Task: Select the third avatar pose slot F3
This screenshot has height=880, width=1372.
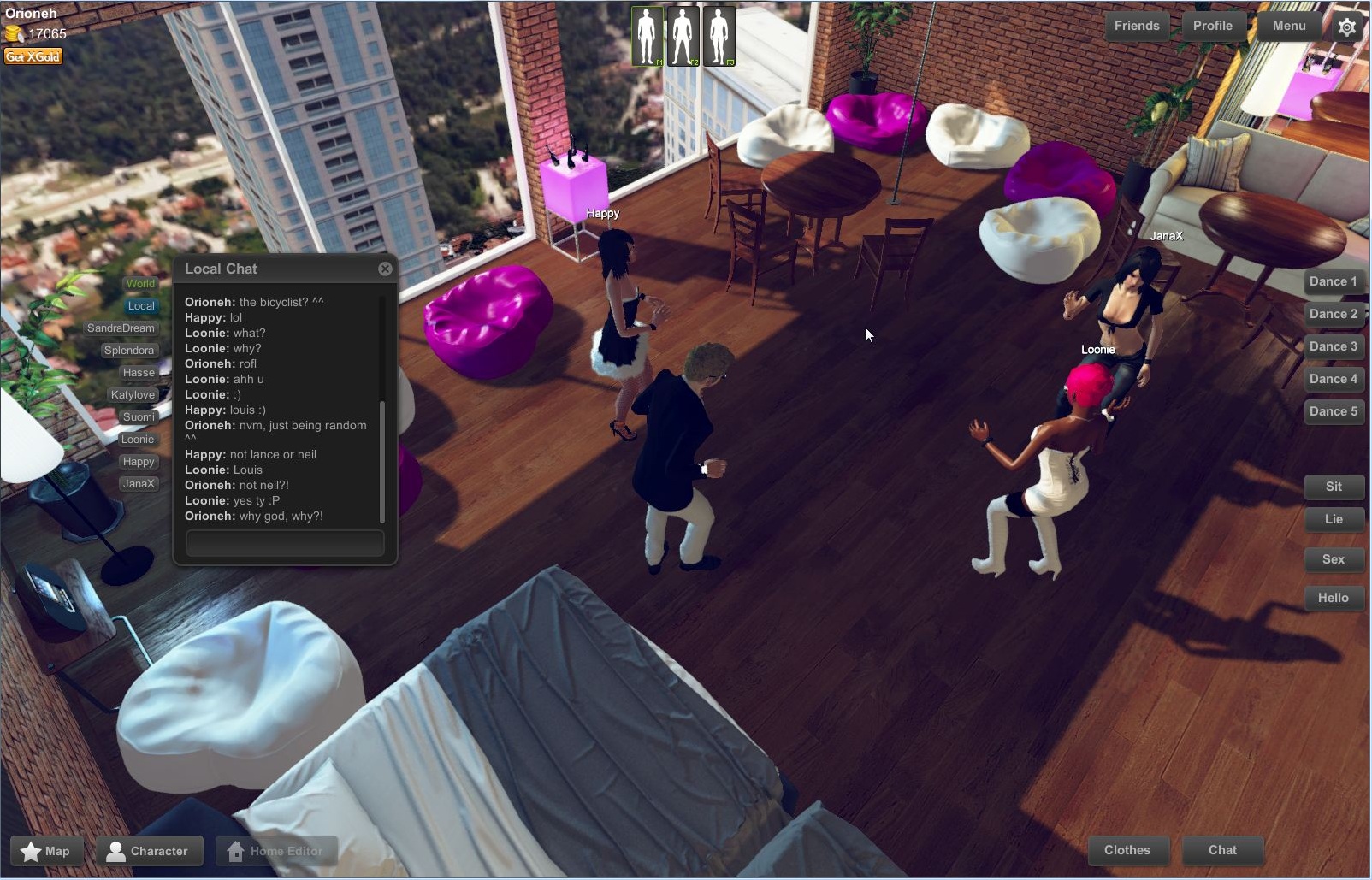Action: [718, 35]
